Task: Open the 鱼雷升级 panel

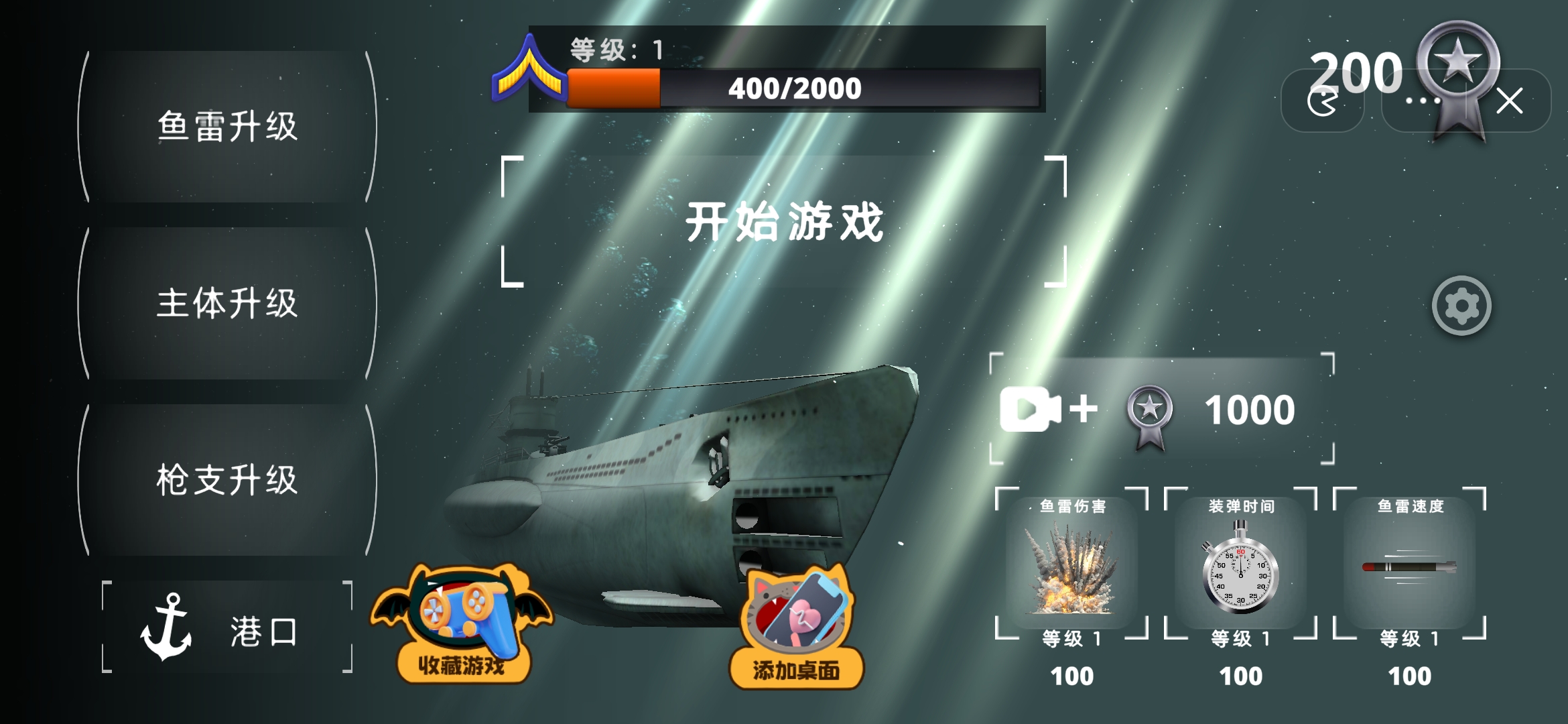Action: click(226, 124)
